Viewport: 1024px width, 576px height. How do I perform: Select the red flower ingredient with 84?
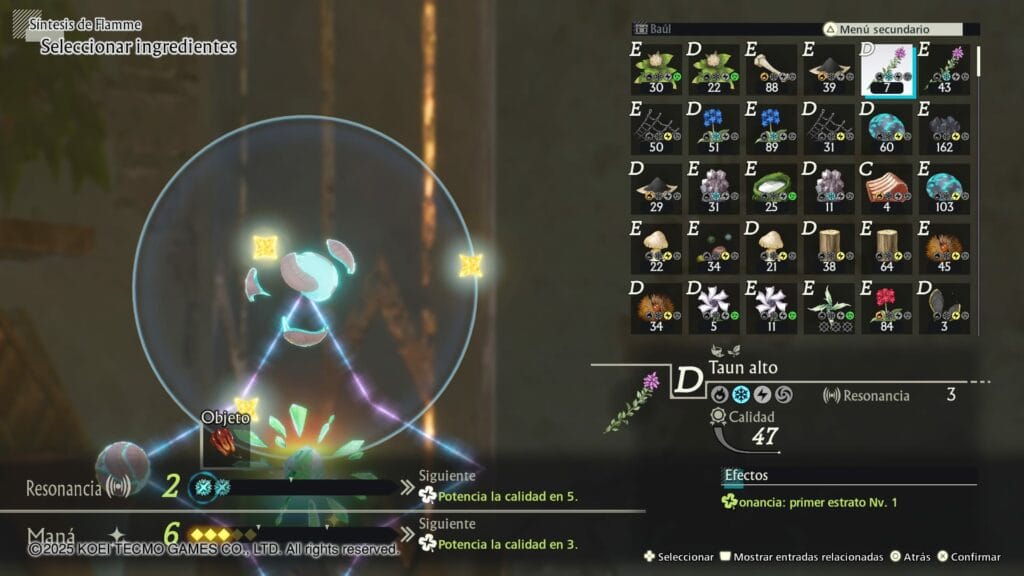tap(887, 308)
